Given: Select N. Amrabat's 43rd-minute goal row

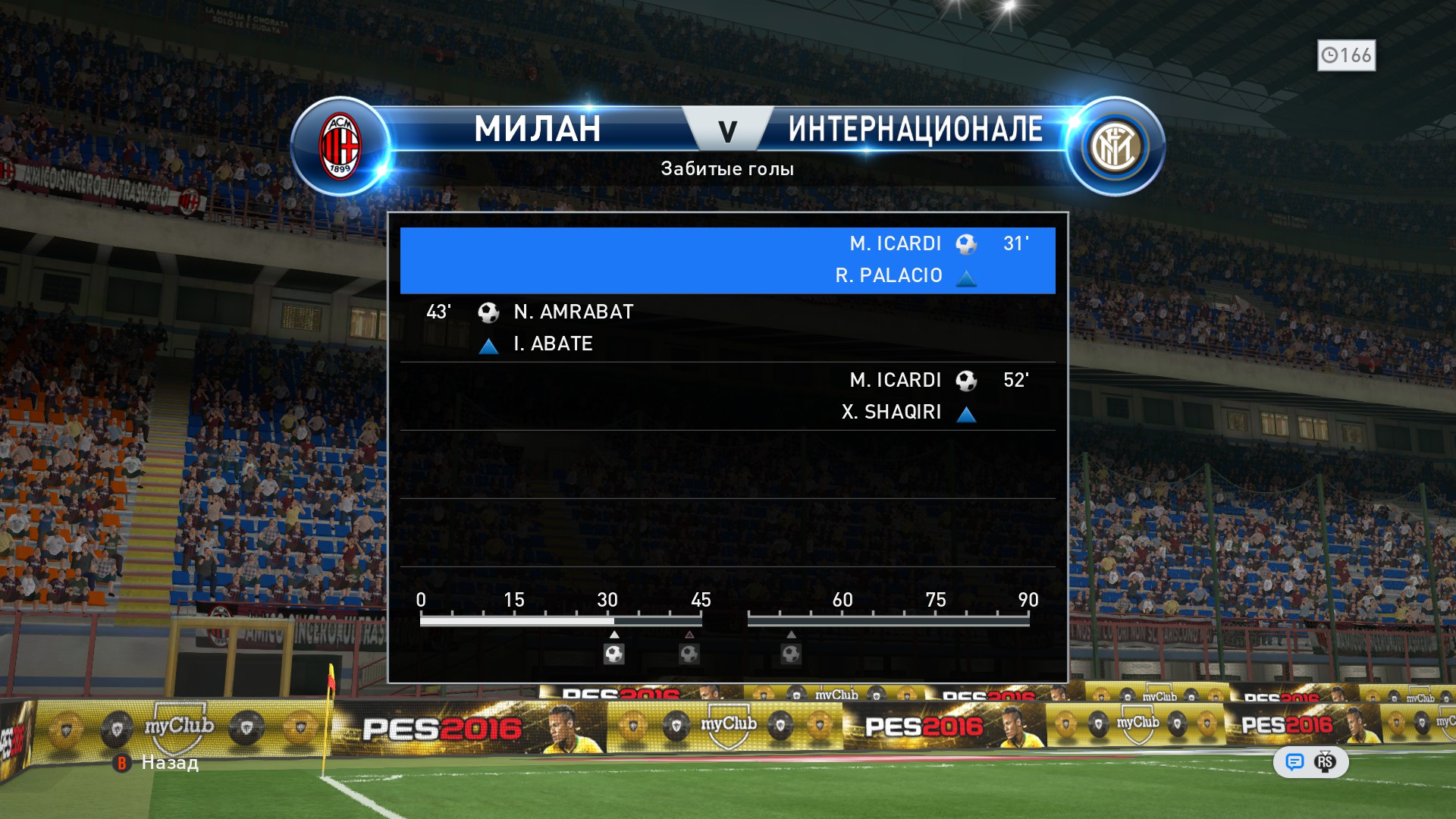Looking at the screenshot, I should click(x=727, y=328).
